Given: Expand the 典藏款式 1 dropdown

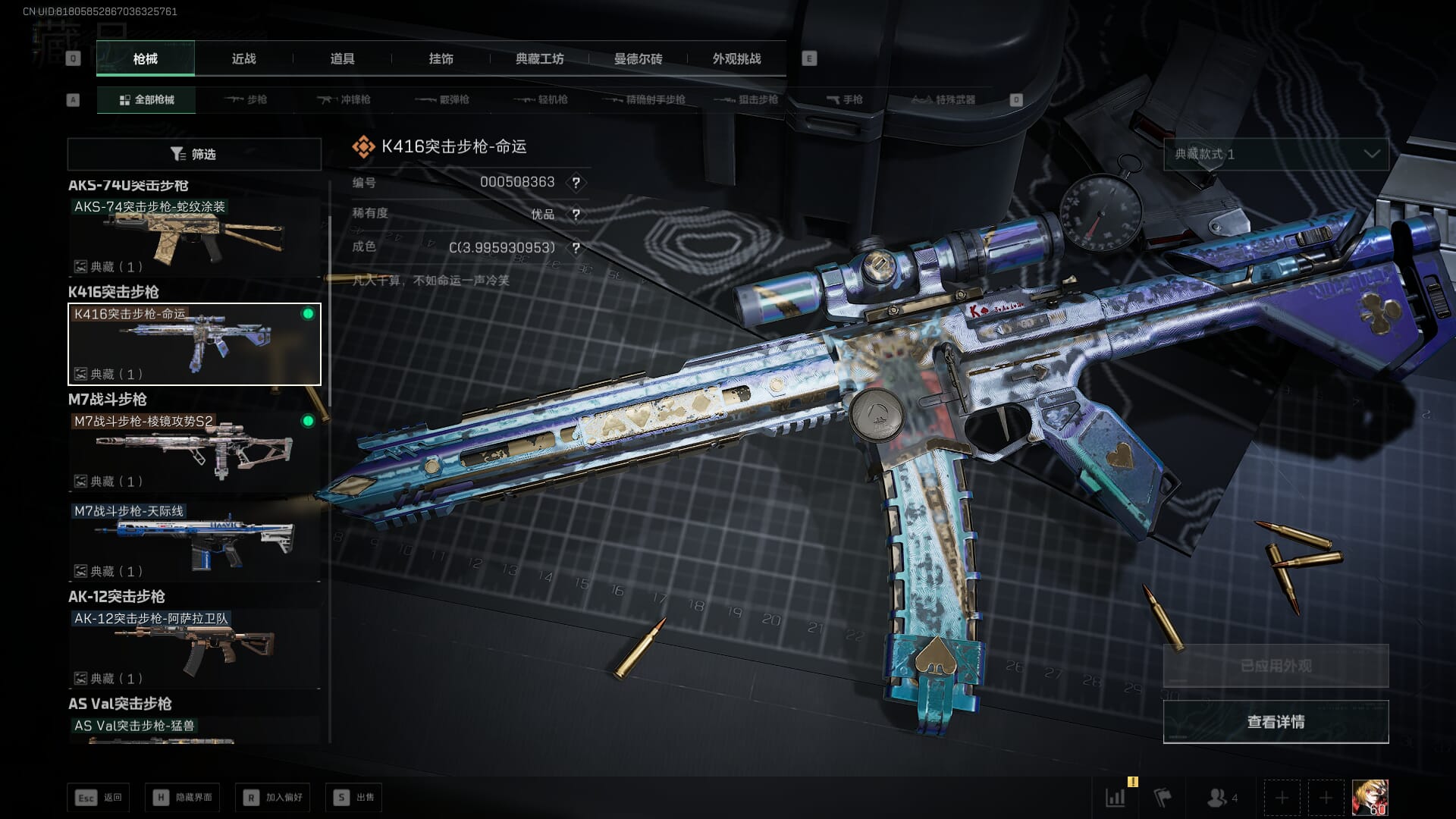Looking at the screenshot, I should (1276, 154).
